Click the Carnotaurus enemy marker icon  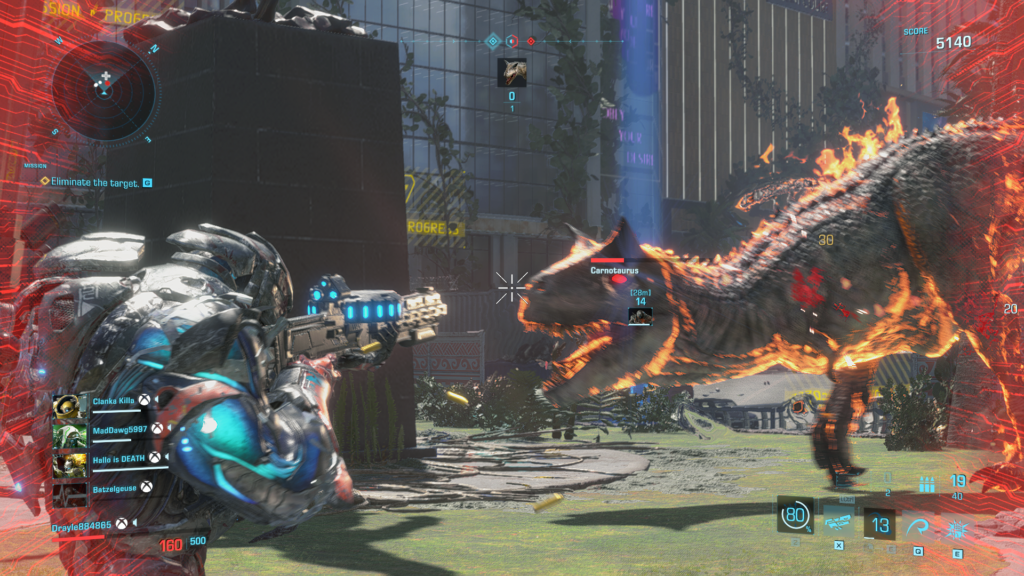640,316
